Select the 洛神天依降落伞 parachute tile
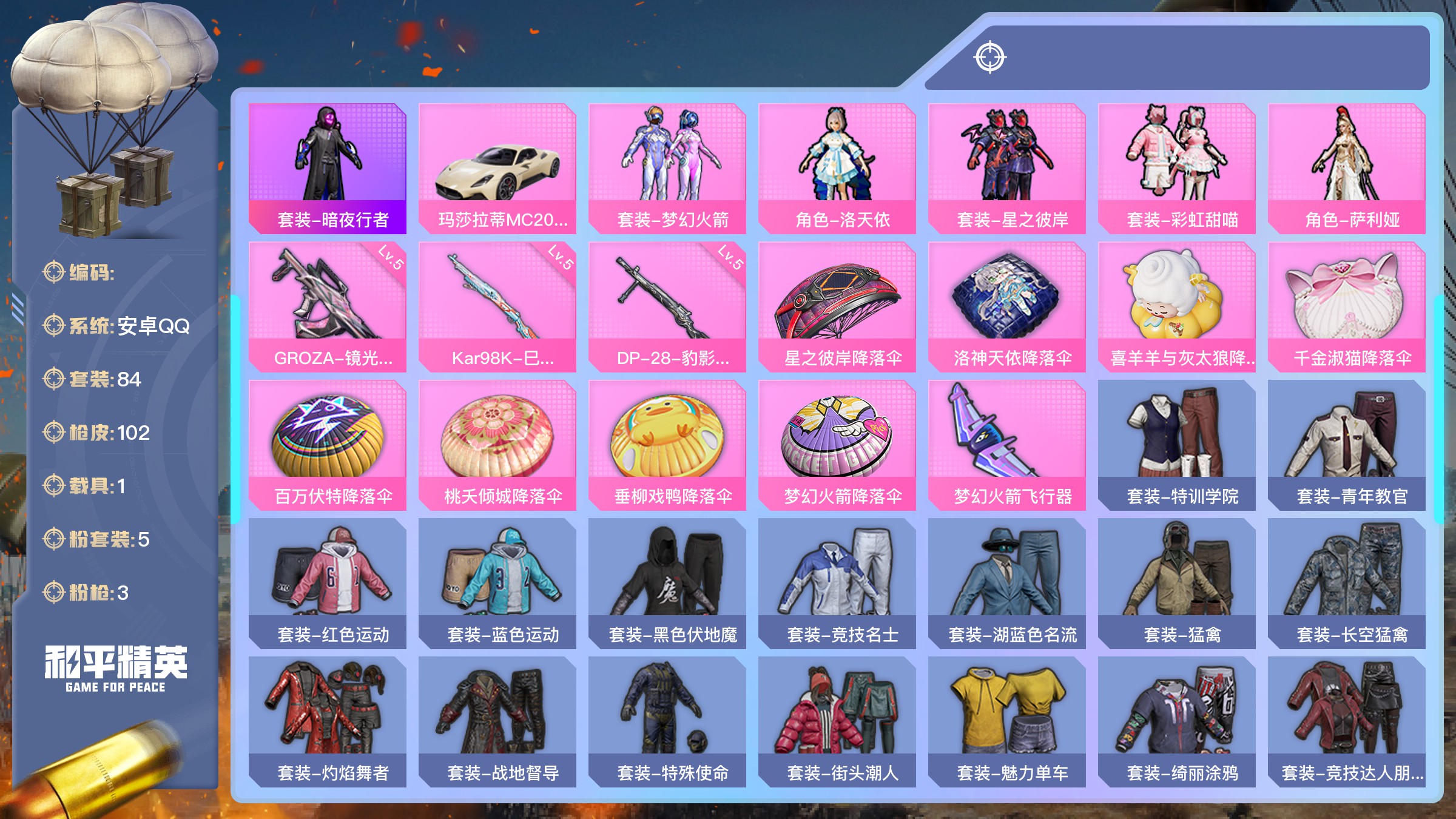Screen dimensions: 1456x819 coord(1006,306)
